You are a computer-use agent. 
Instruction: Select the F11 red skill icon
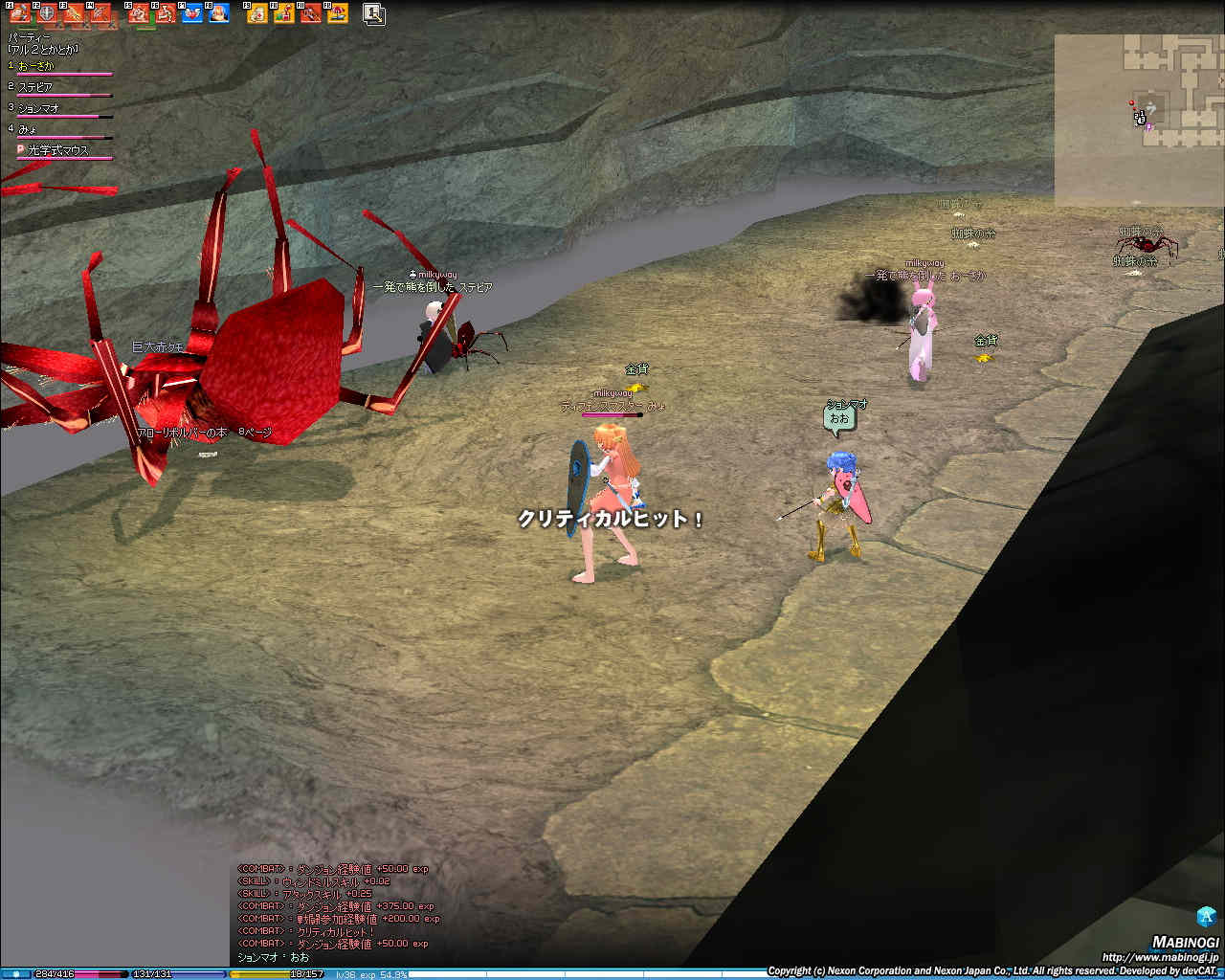pos(310,13)
